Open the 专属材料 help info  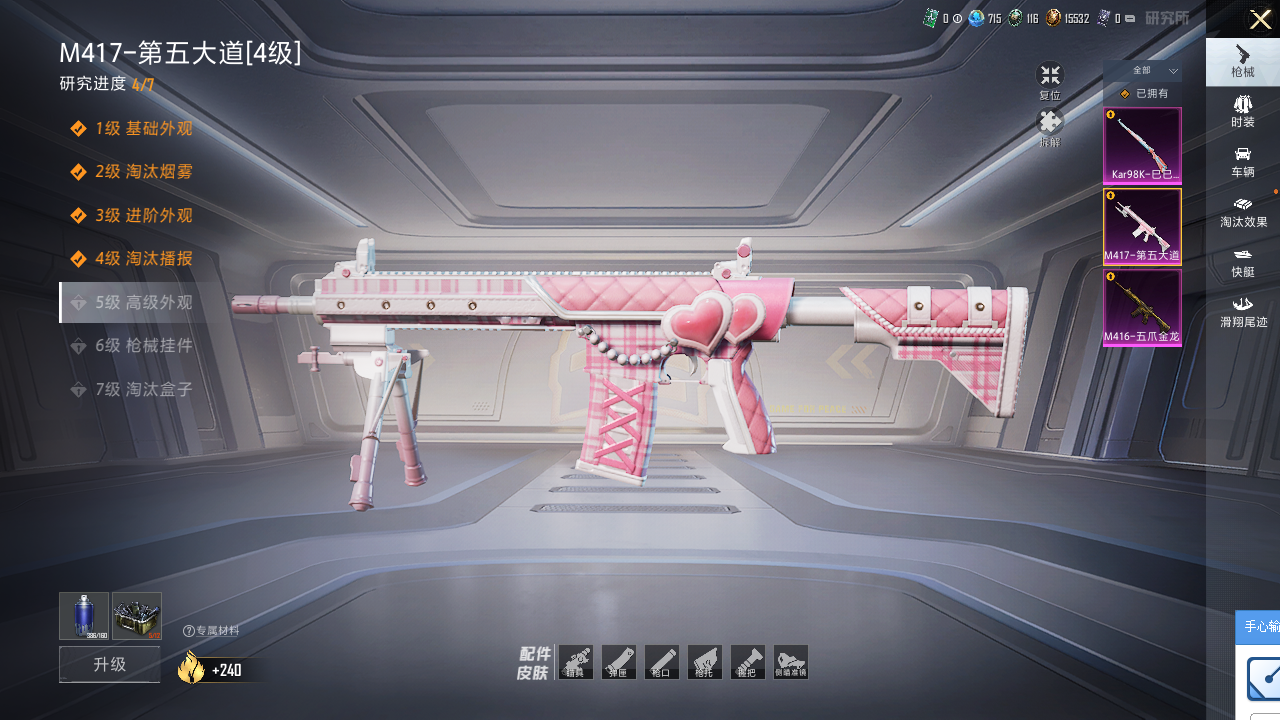[189, 631]
